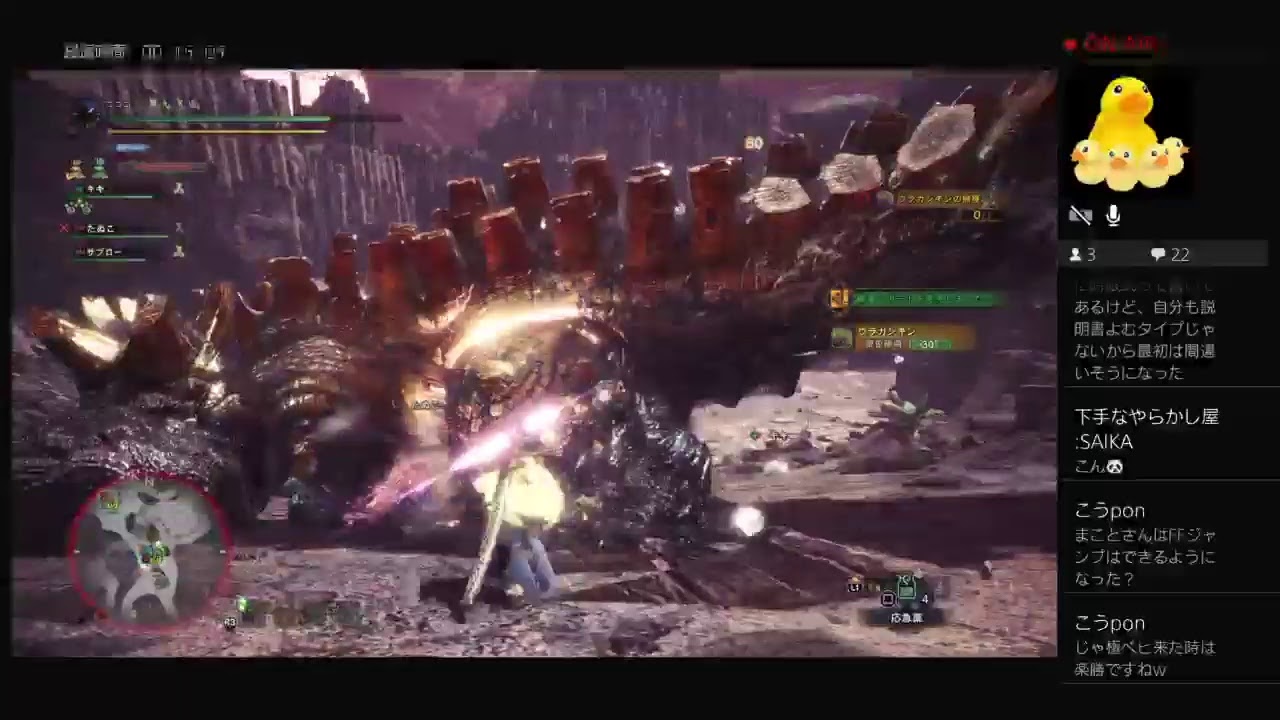Toggle the red X status beside たぬこ

point(63,227)
